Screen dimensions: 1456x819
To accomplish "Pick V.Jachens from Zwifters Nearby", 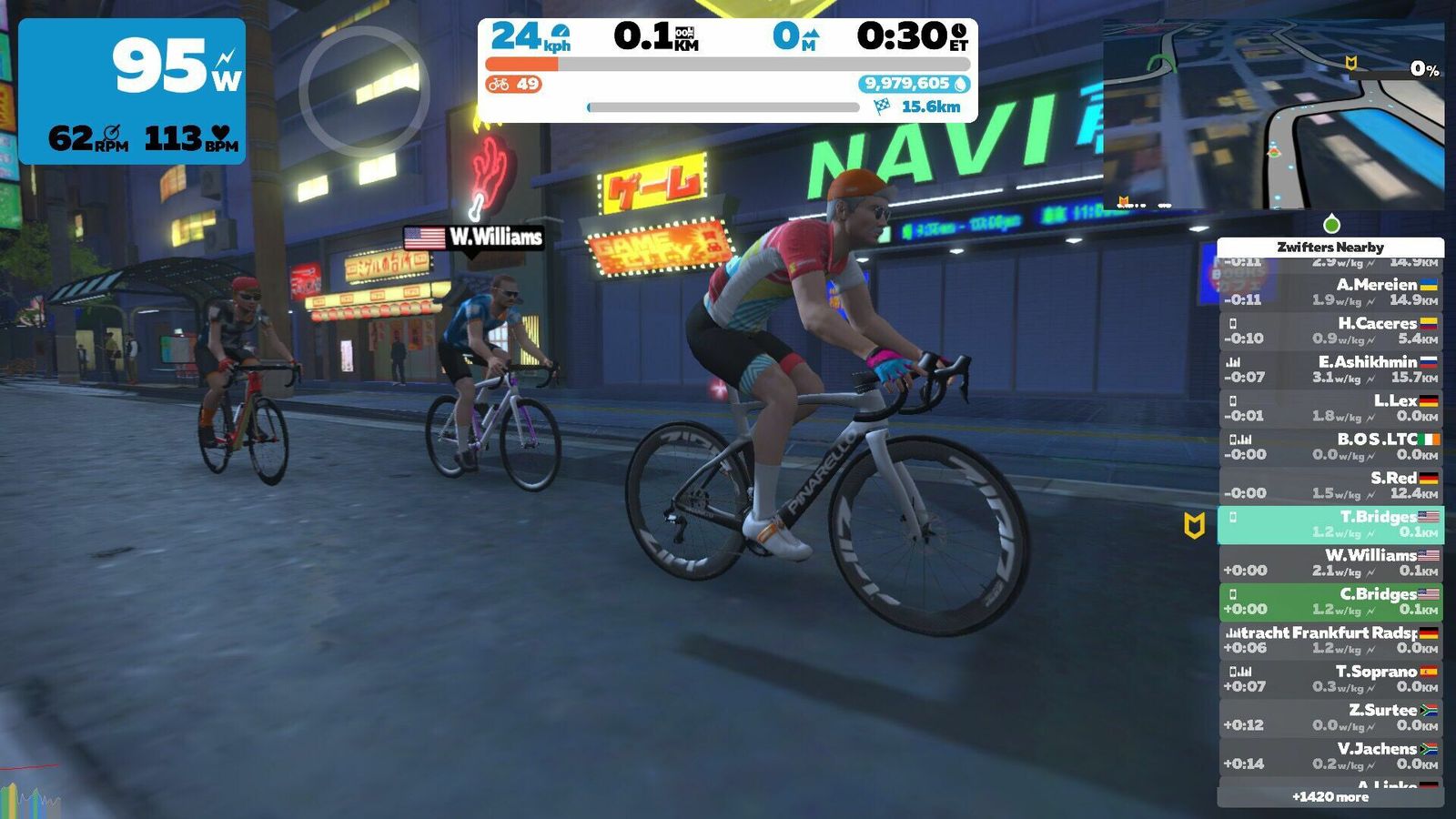I will (1330, 756).
